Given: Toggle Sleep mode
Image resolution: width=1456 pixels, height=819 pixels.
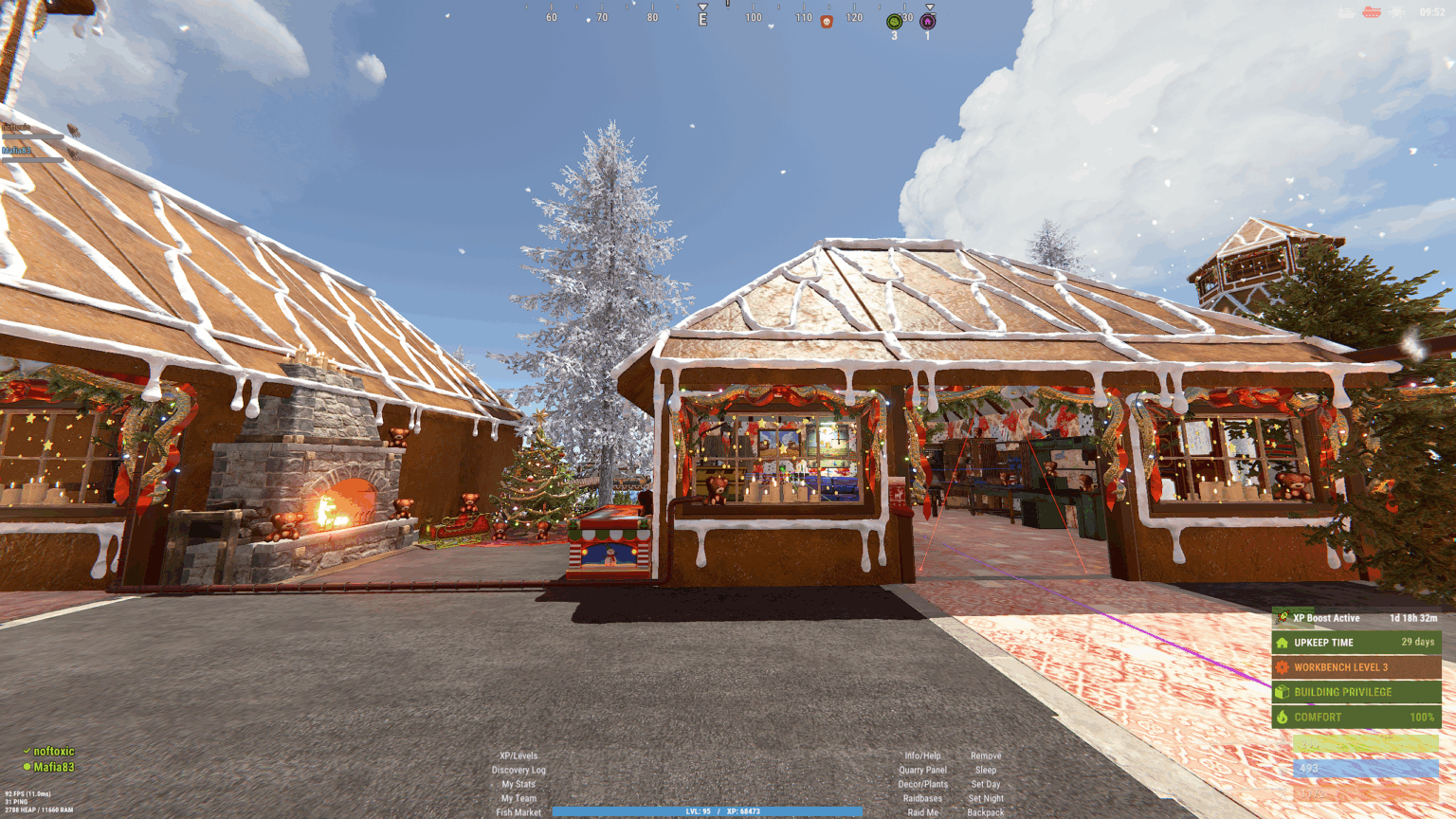Looking at the screenshot, I should coord(986,770).
